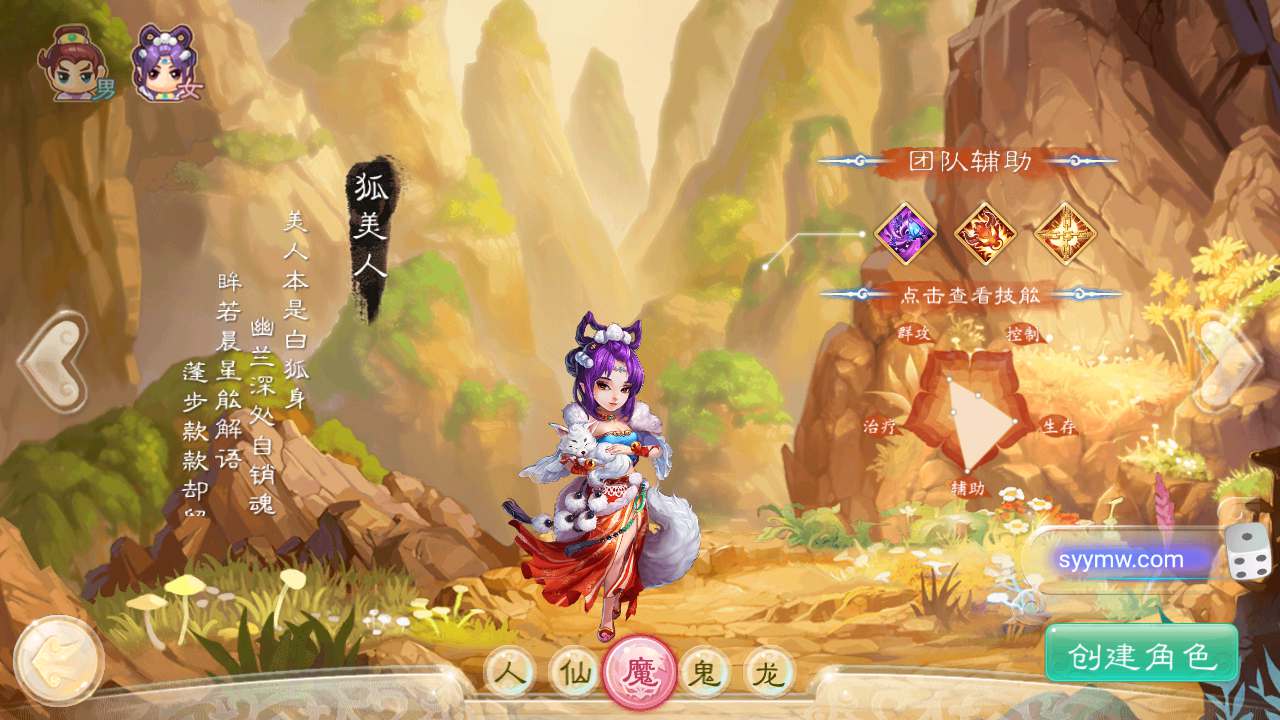Switch to the 人 (Human) race tab
Image resolution: width=1280 pixels, height=720 pixels.
coord(510,672)
